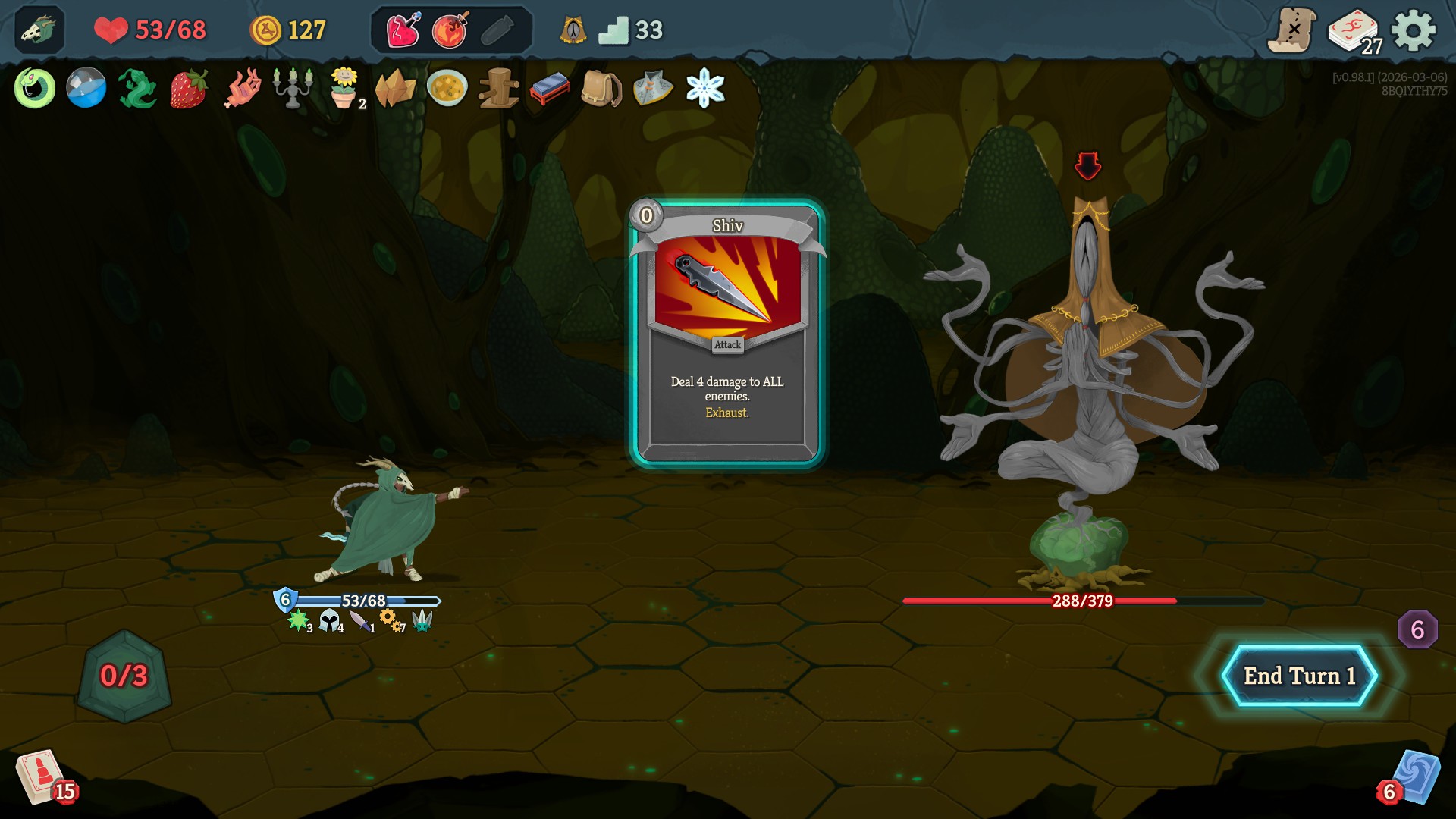This screenshot has width=1456, height=819.
Task: Click the blue orb relic
Action: point(85,89)
